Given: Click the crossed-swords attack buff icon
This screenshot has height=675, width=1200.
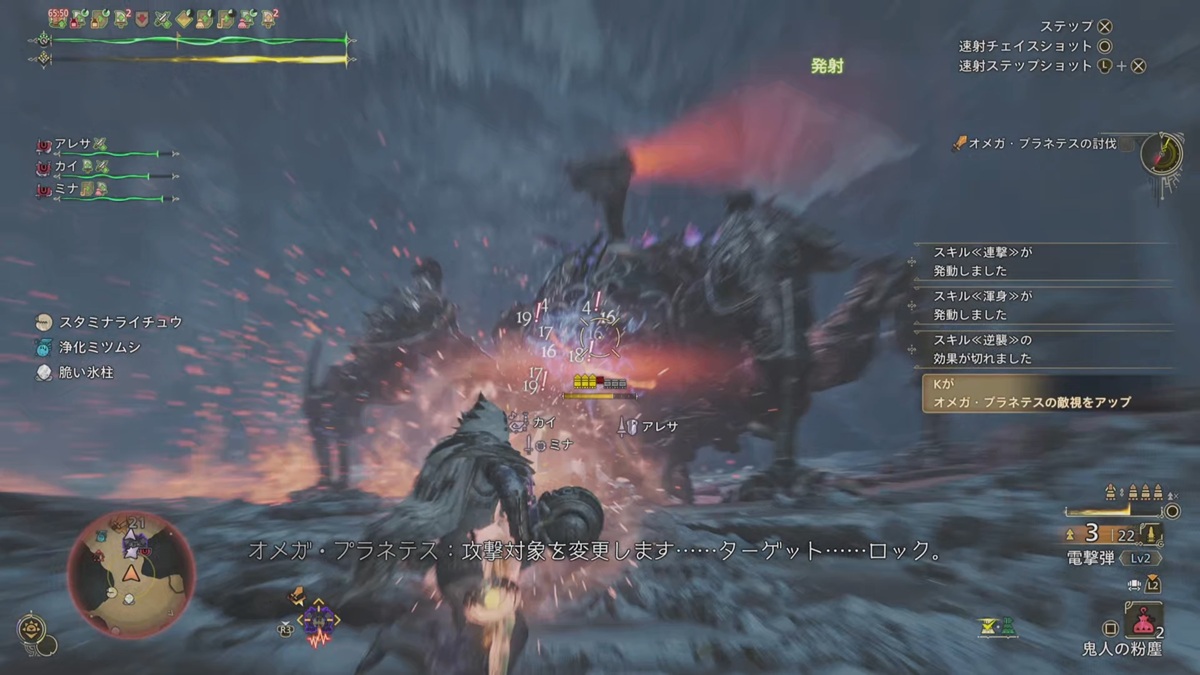Looking at the screenshot, I should (x=161, y=17).
